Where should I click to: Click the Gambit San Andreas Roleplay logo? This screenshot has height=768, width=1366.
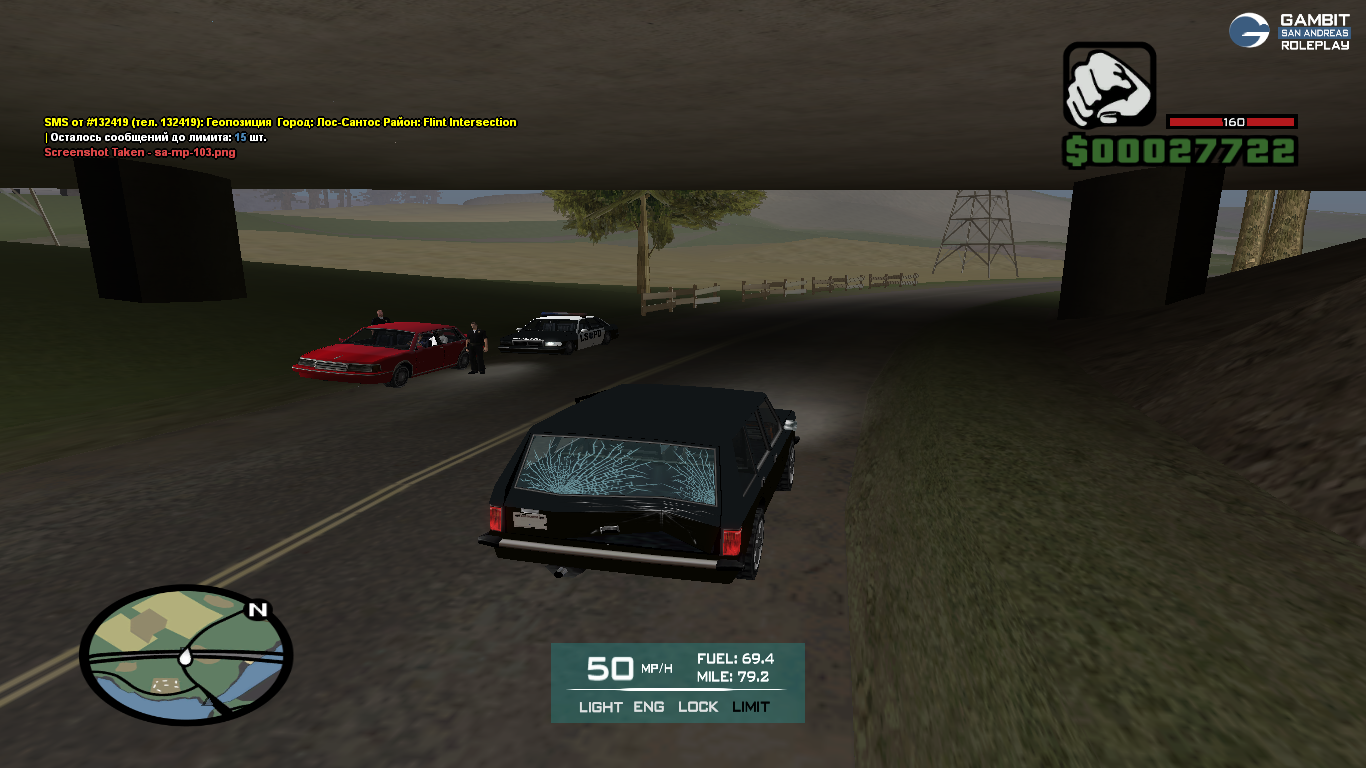tap(1289, 32)
